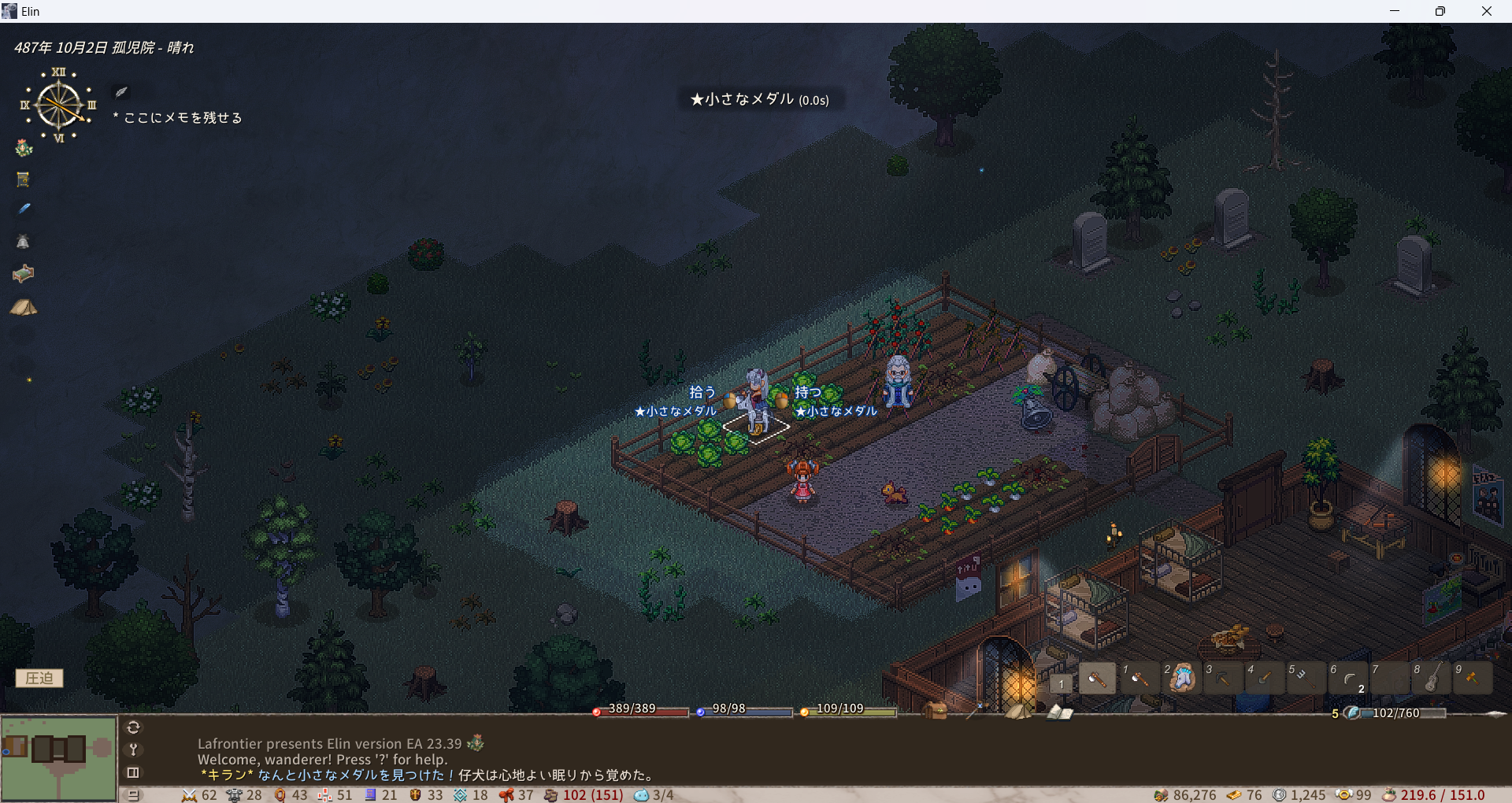Screen dimensions: 1512x803
Task: Click the bed icon in the left sidebar
Action: [x=24, y=273]
